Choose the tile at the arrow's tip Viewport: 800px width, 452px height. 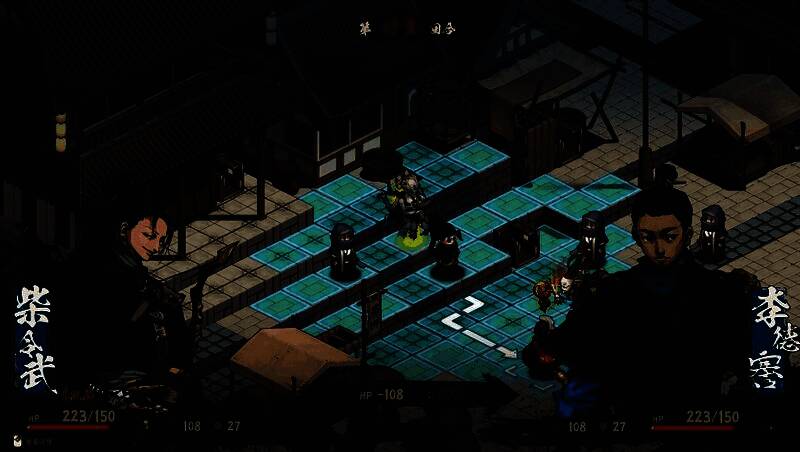click(x=510, y=351)
